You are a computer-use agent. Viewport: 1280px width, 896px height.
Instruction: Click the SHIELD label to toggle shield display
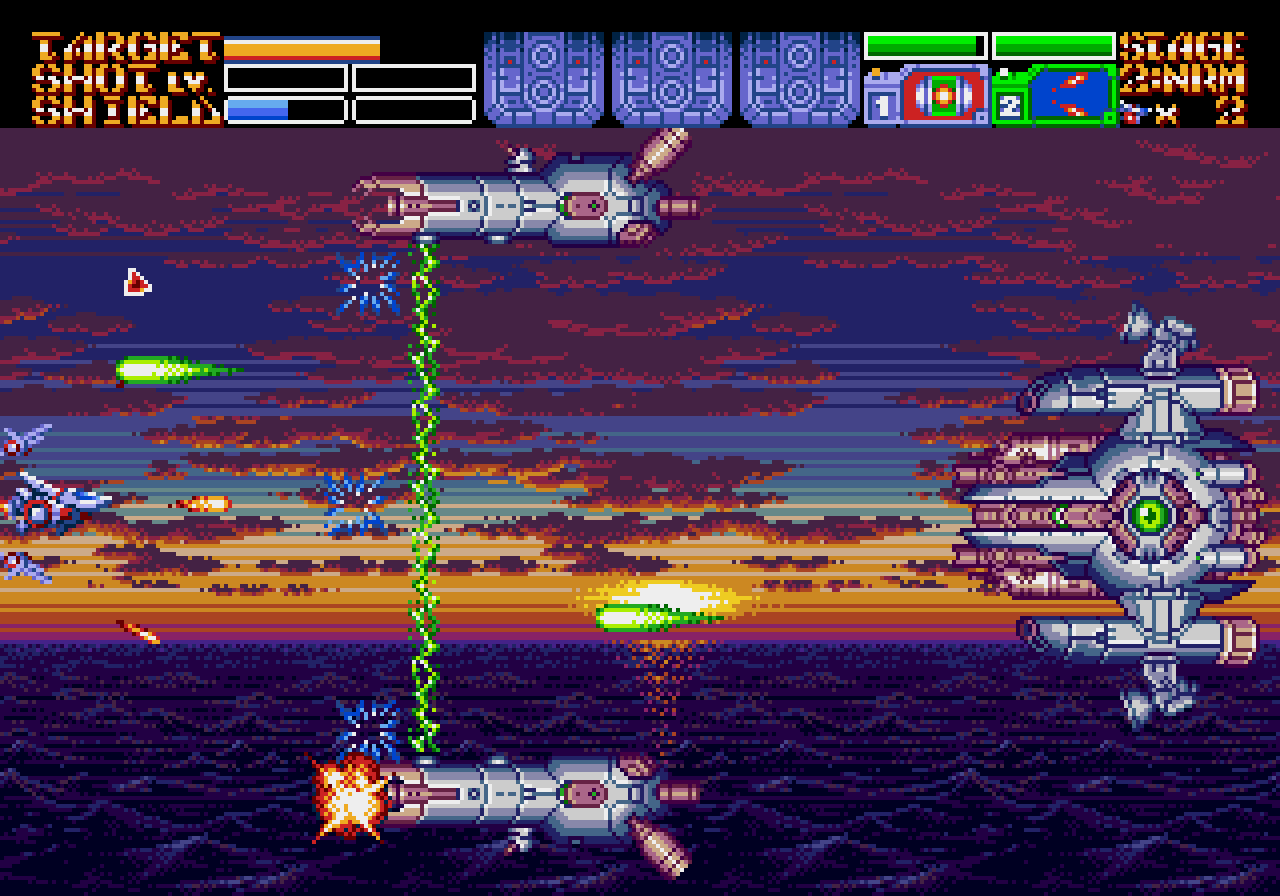pos(122,108)
